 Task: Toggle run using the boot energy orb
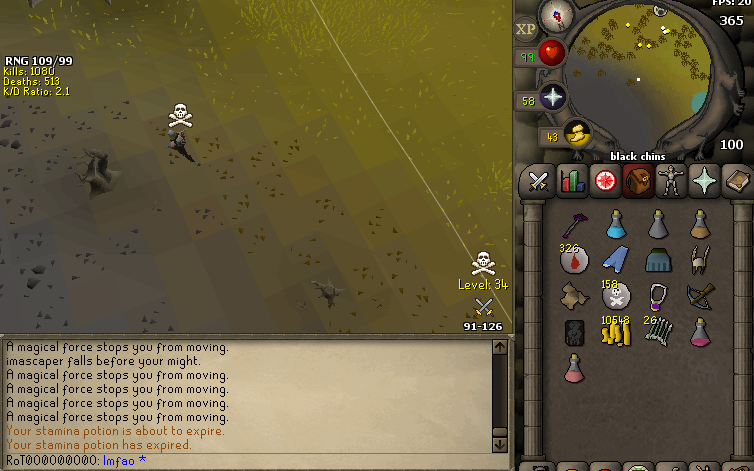click(575, 133)
